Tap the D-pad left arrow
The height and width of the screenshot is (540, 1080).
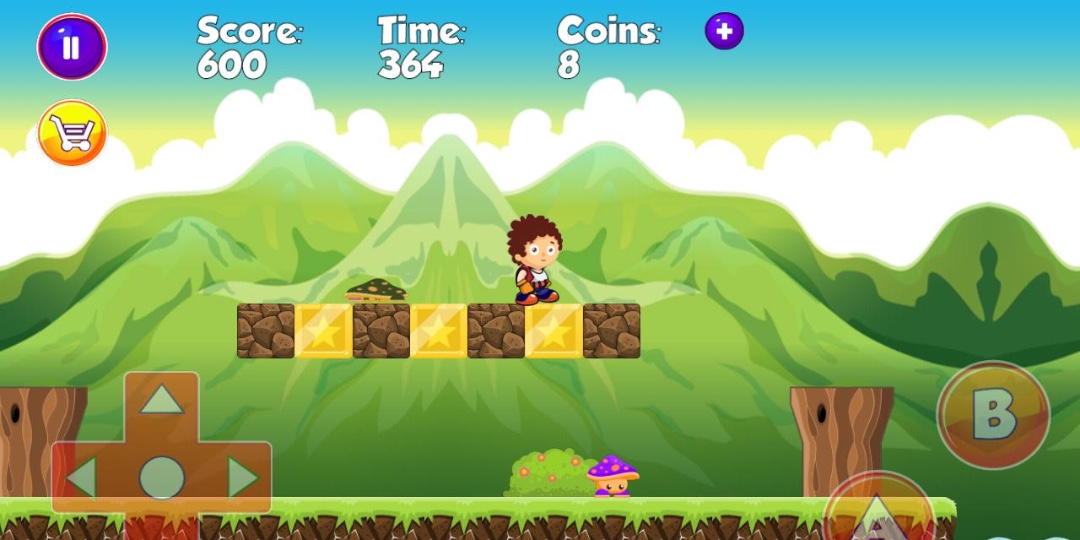point(81,478)
